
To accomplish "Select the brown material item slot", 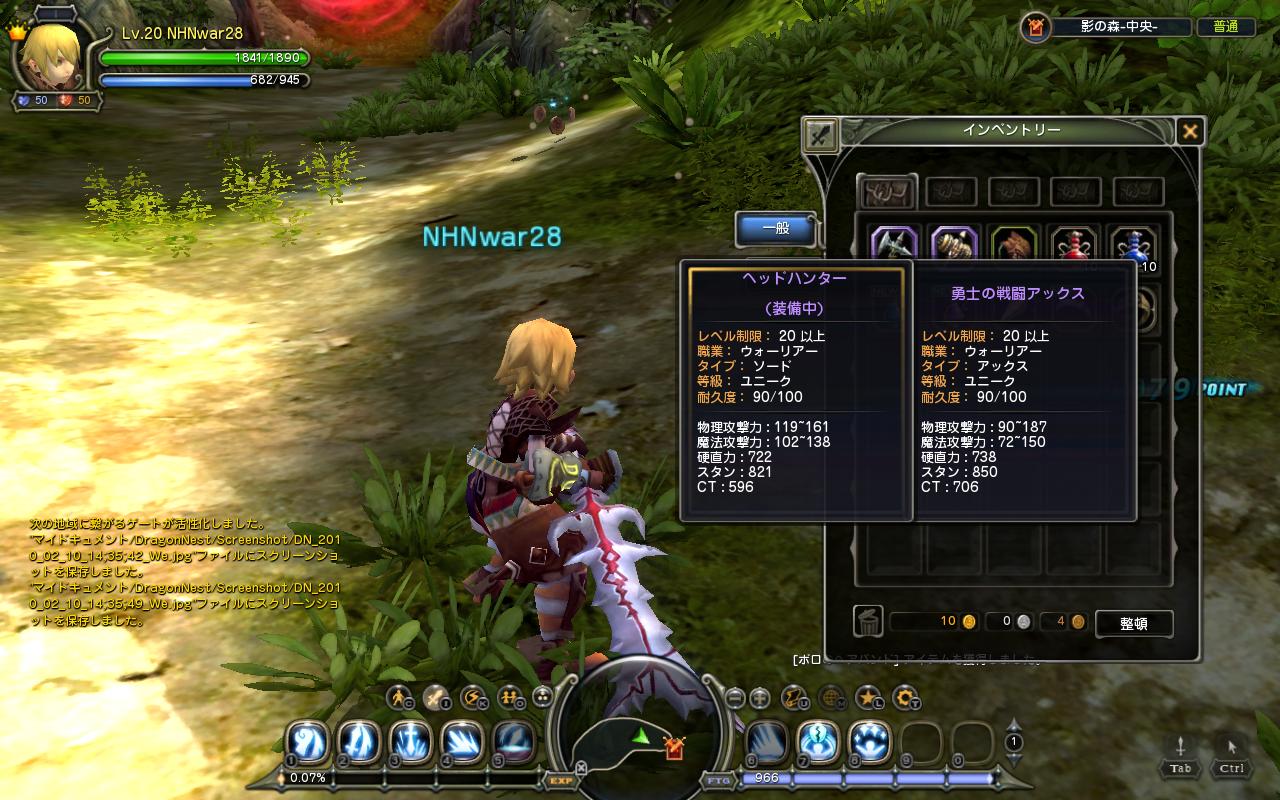I will (x=1013, y=243).
